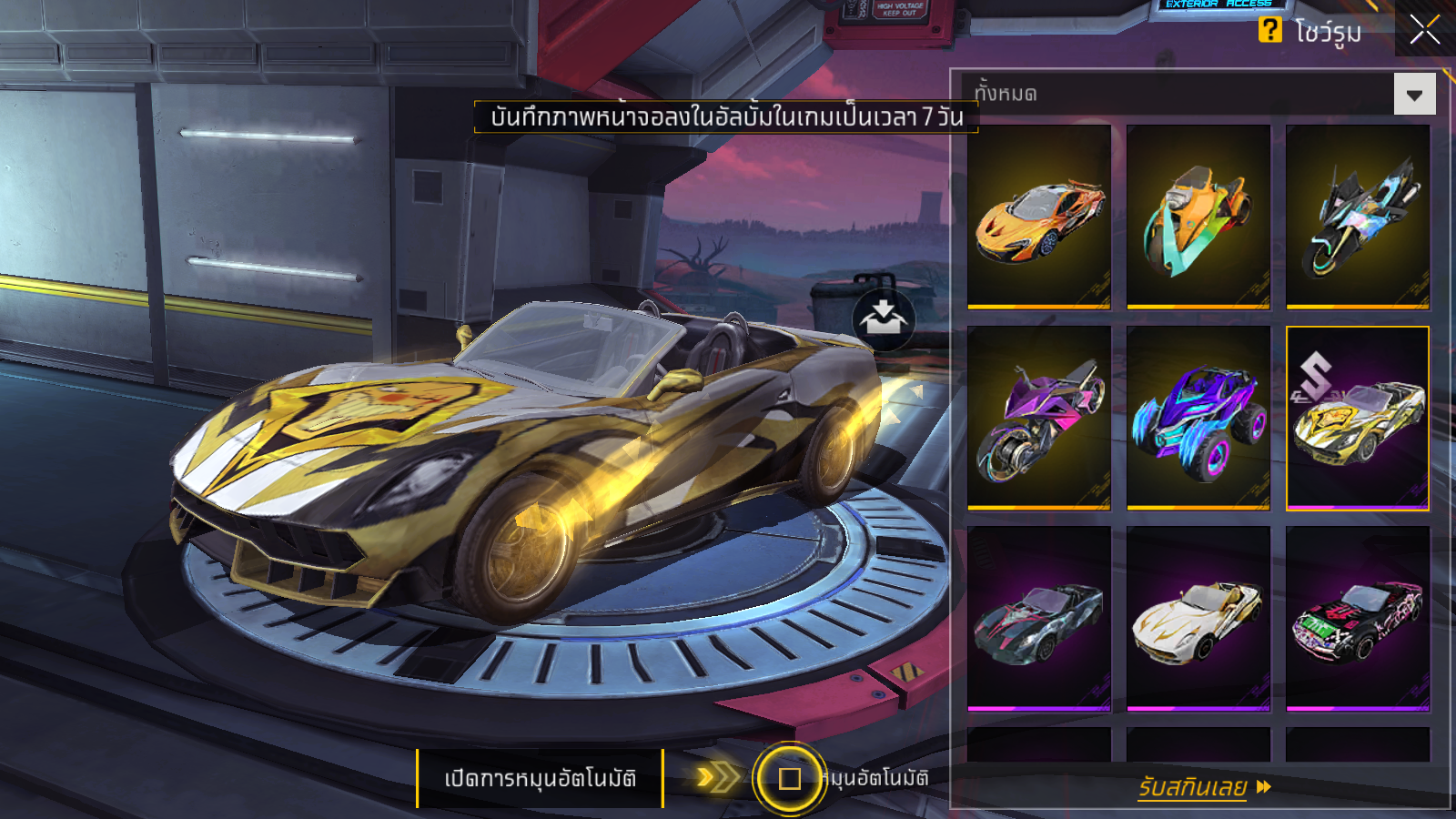Select the black graffiti convertible skin
This screenshot has width=1456, height=819.
[x=1358, y=618]
